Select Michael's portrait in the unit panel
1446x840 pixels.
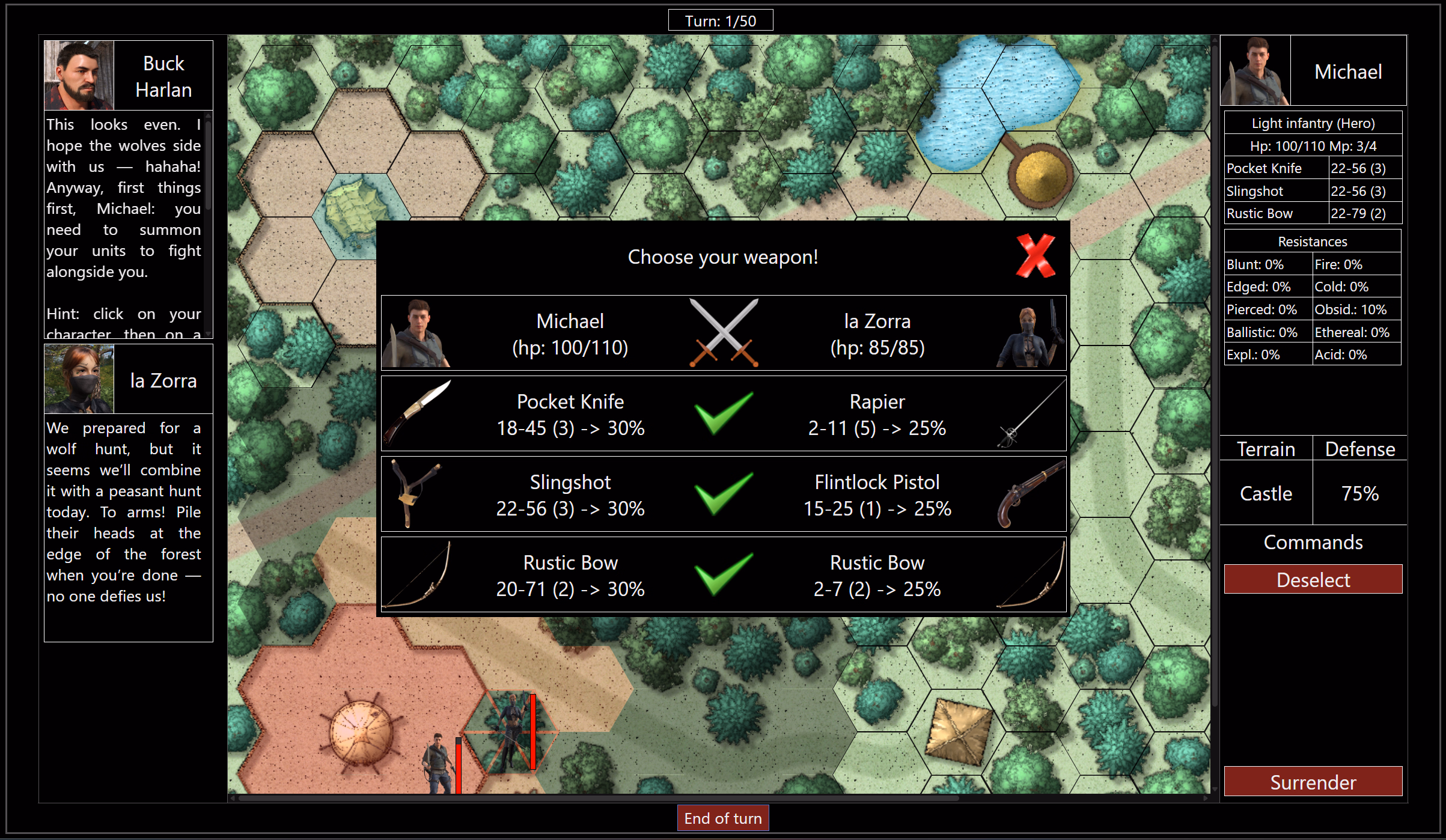(1255, 71)
